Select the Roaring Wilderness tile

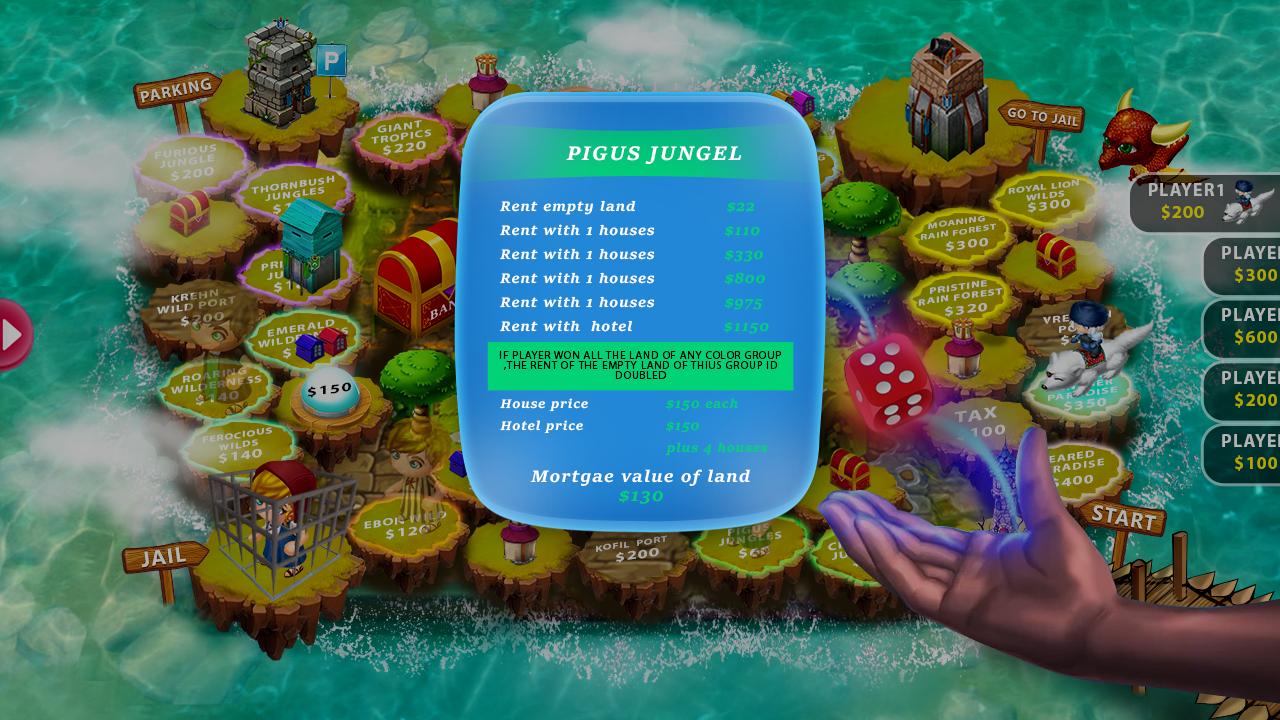click(214, 385)
